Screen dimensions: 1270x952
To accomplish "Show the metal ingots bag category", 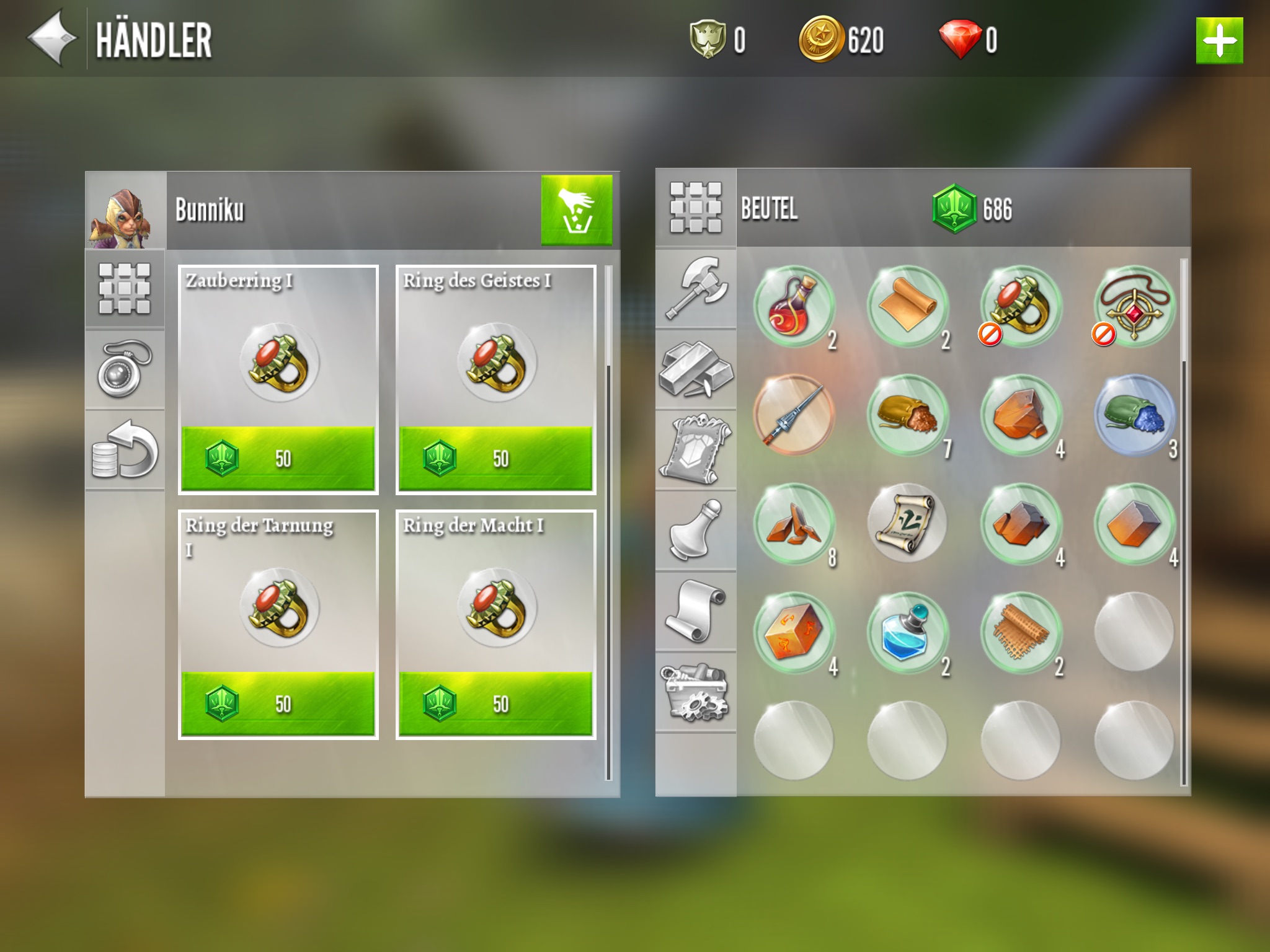I will point(696,369).
